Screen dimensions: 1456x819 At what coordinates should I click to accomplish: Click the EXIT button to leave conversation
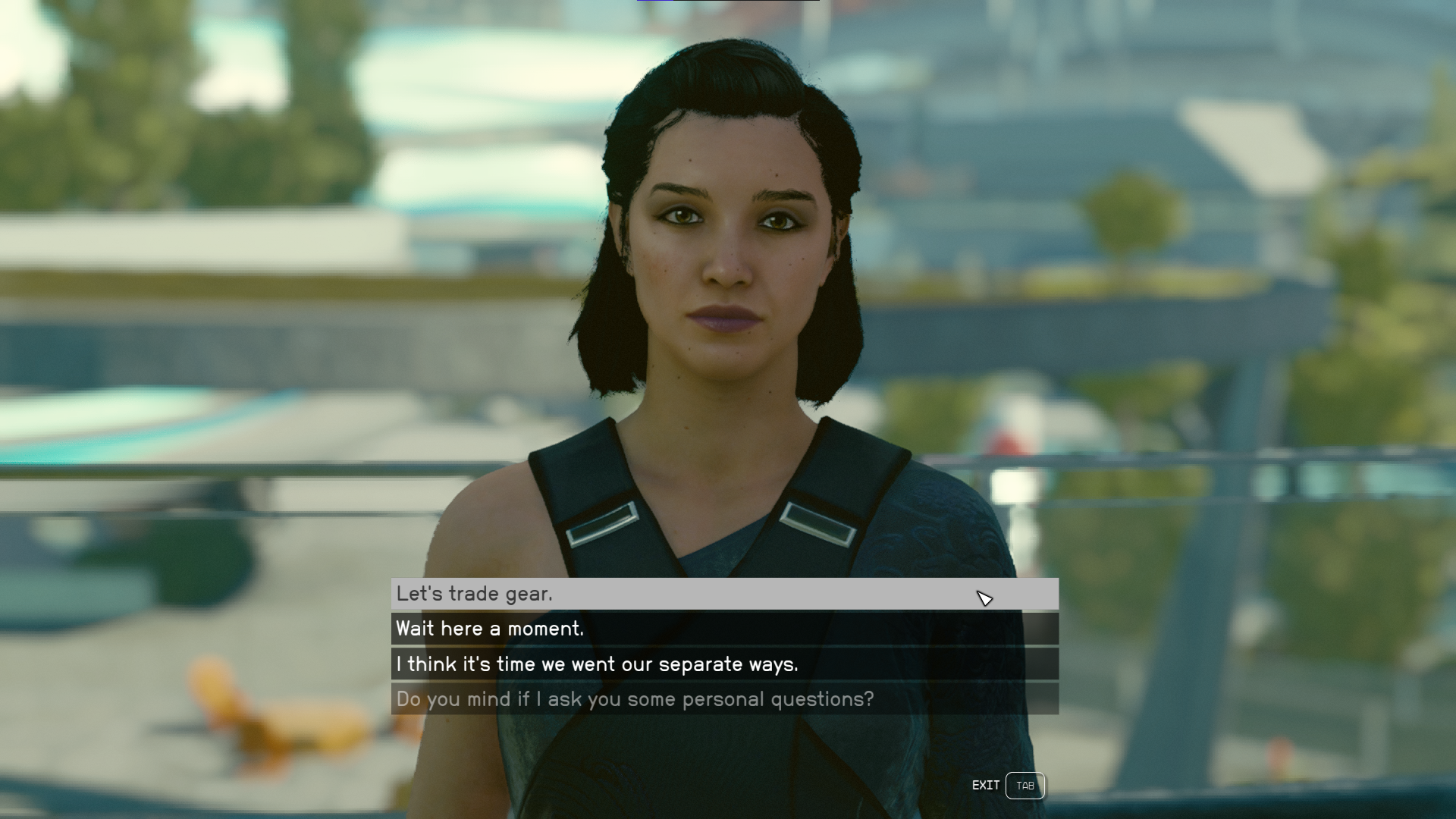click(x=986, y=786)
